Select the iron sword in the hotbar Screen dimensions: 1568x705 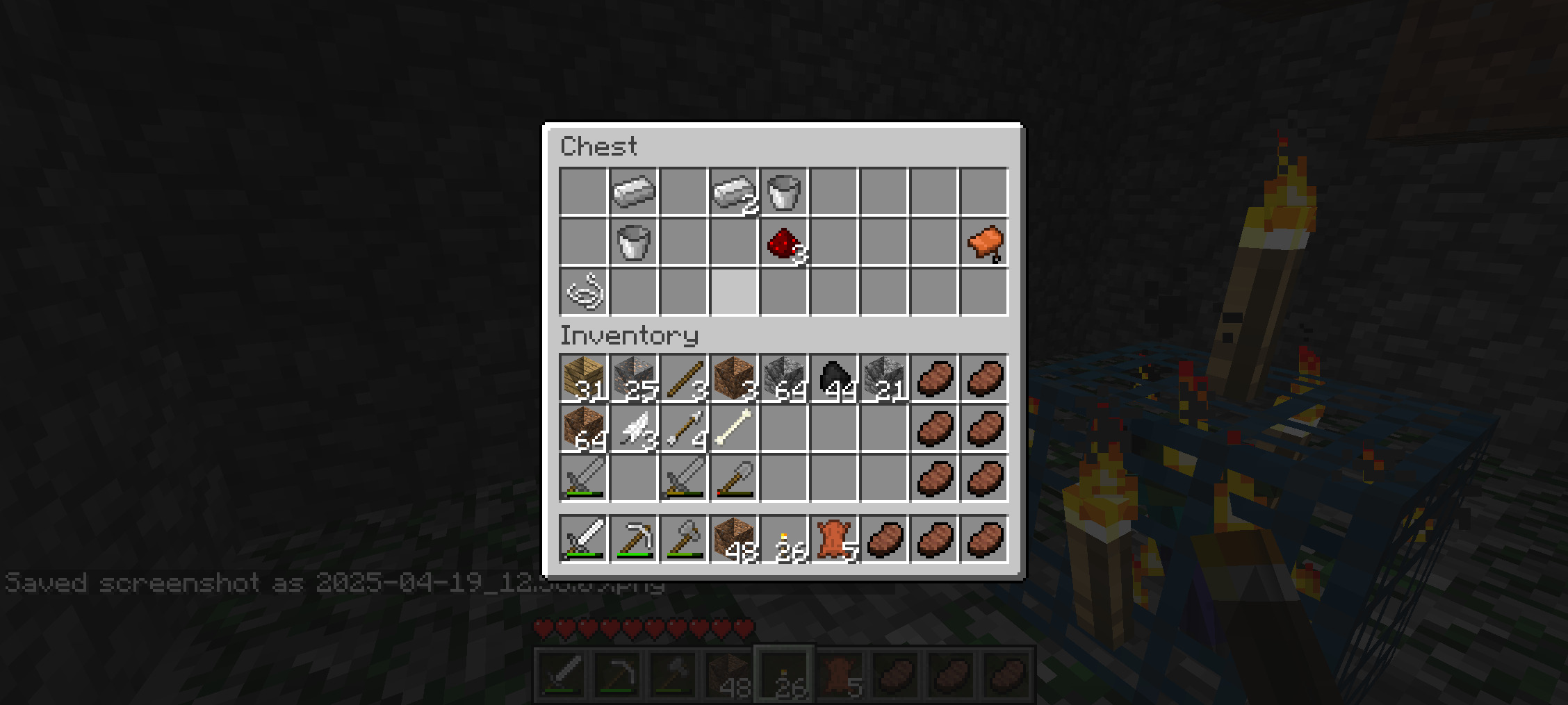pyautogui.click(x=584, y=539)
